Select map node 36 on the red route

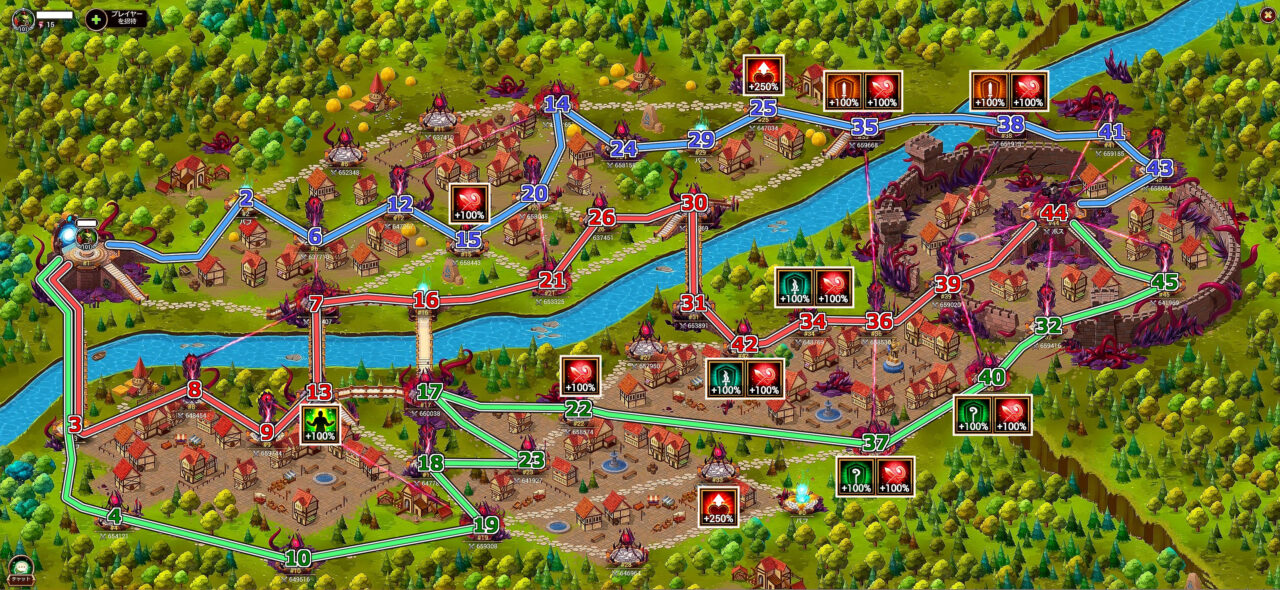click(878, 321)
